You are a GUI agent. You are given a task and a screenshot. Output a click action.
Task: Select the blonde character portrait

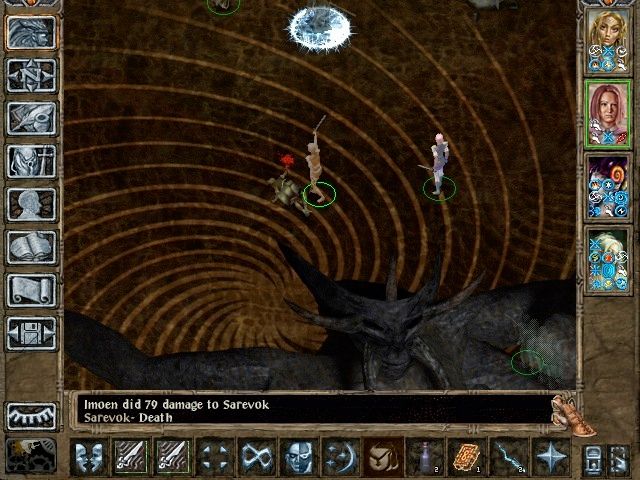tap(606, 41)
